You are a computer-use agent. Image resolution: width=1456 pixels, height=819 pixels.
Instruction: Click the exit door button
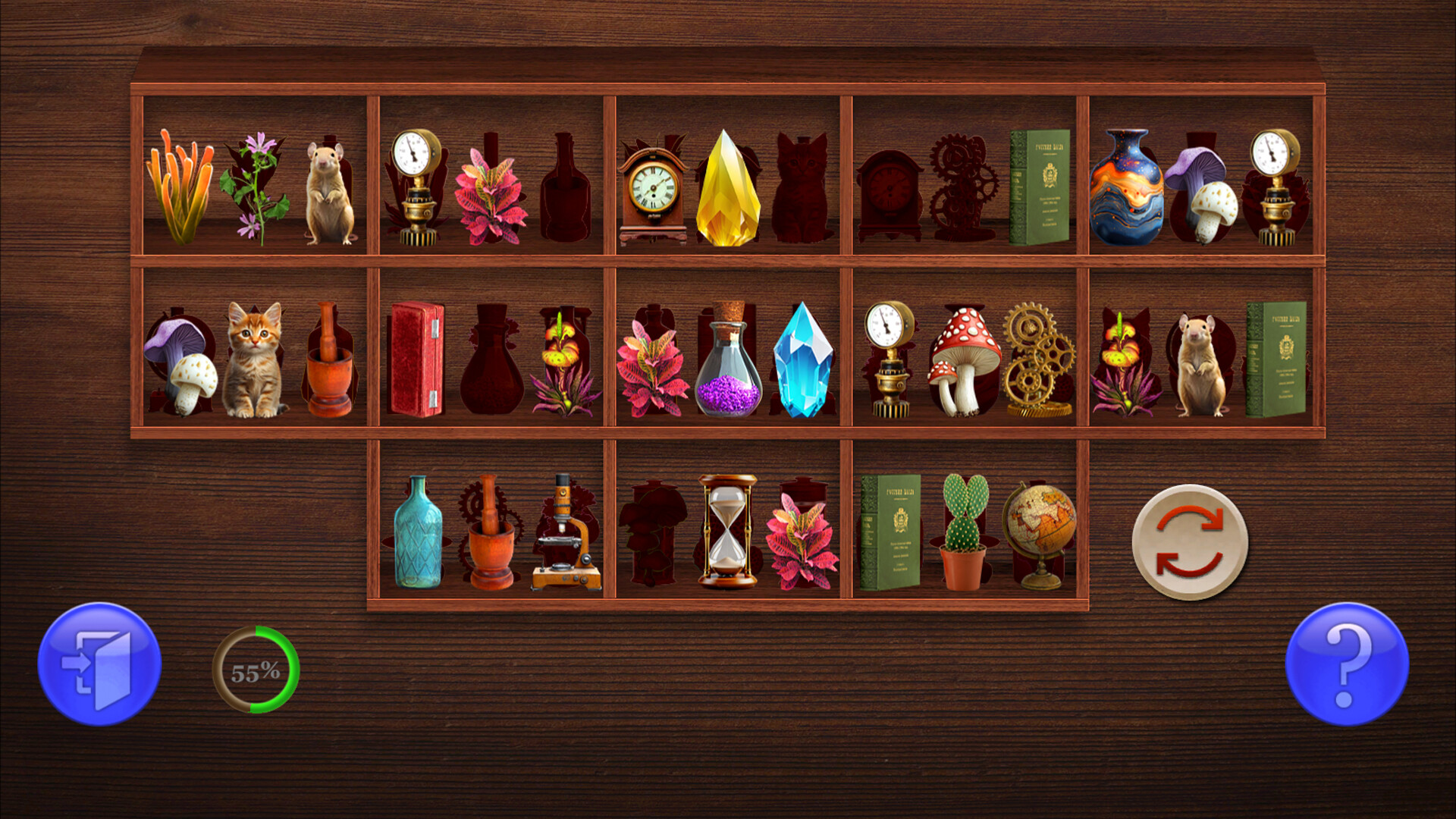(x=99, y=664)
